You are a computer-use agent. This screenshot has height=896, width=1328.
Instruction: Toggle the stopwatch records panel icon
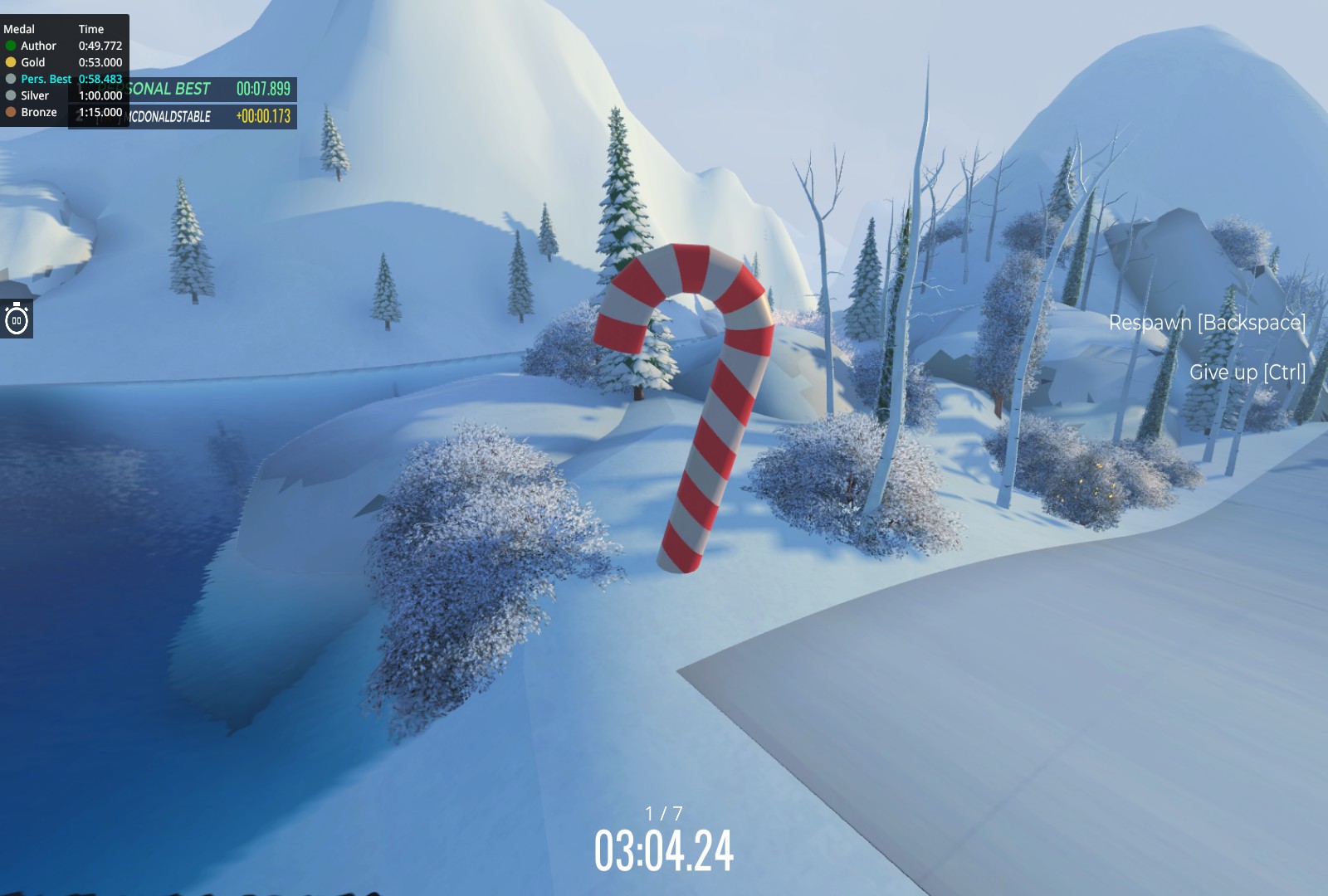click(17, 319)
